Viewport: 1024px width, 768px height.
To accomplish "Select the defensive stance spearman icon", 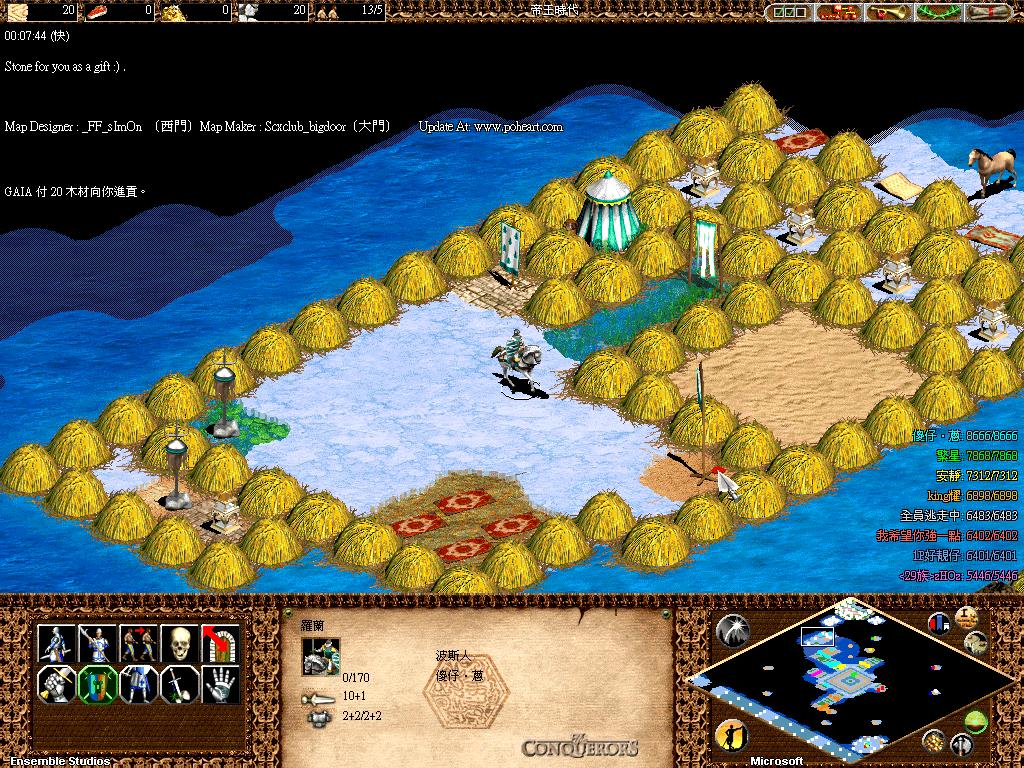I will (x=98, y=643).
